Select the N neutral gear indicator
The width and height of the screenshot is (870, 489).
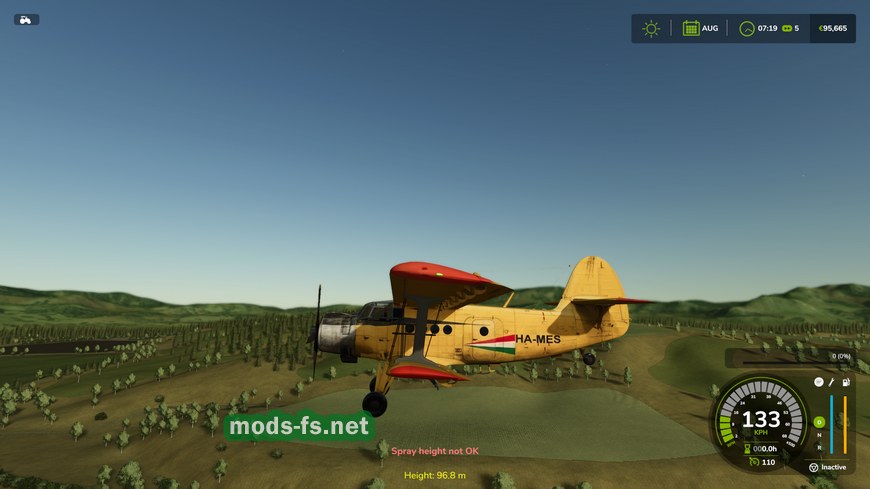tap(819, 435)
